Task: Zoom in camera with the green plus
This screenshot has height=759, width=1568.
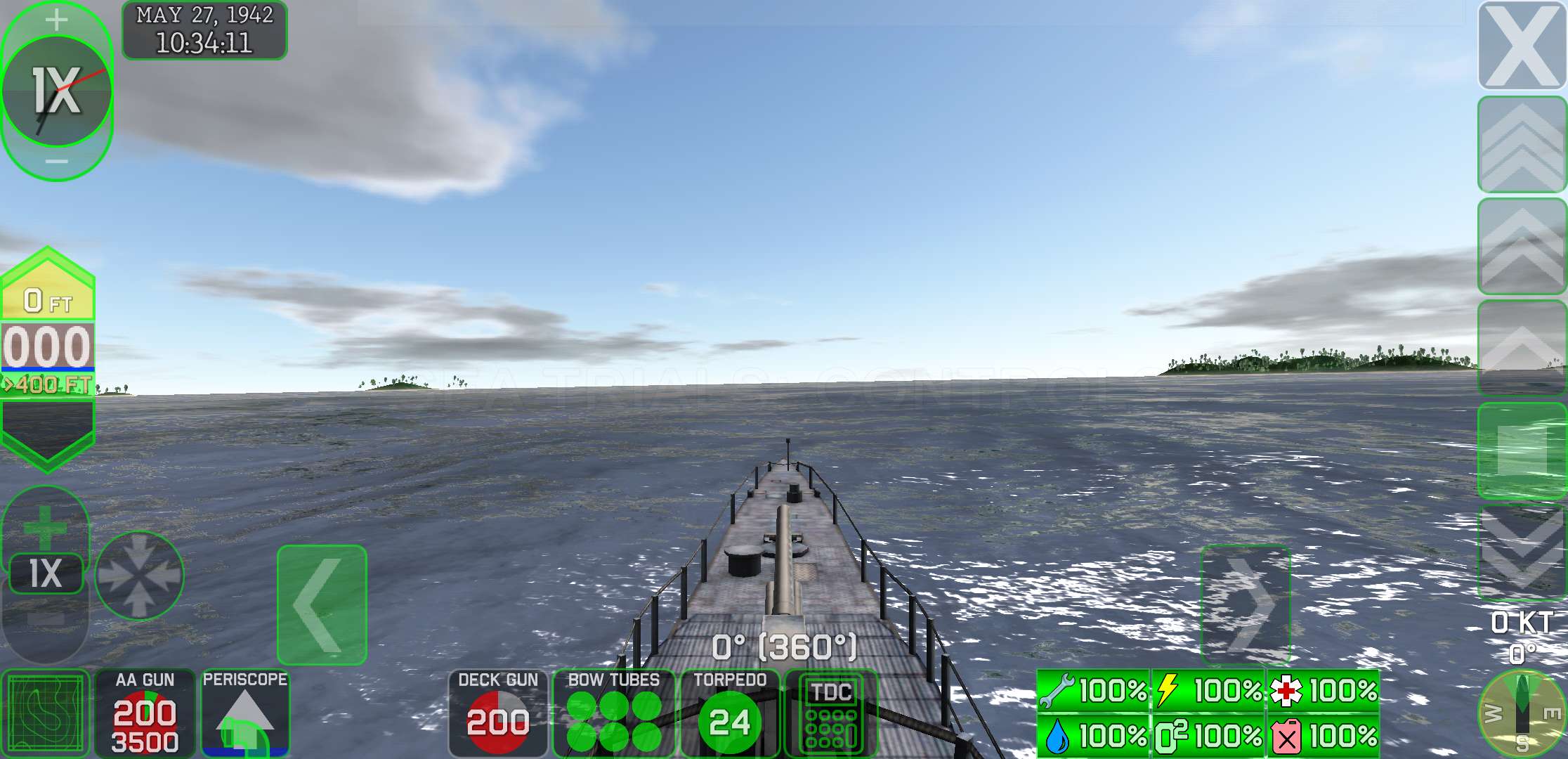Action: [x=45, y=527]
